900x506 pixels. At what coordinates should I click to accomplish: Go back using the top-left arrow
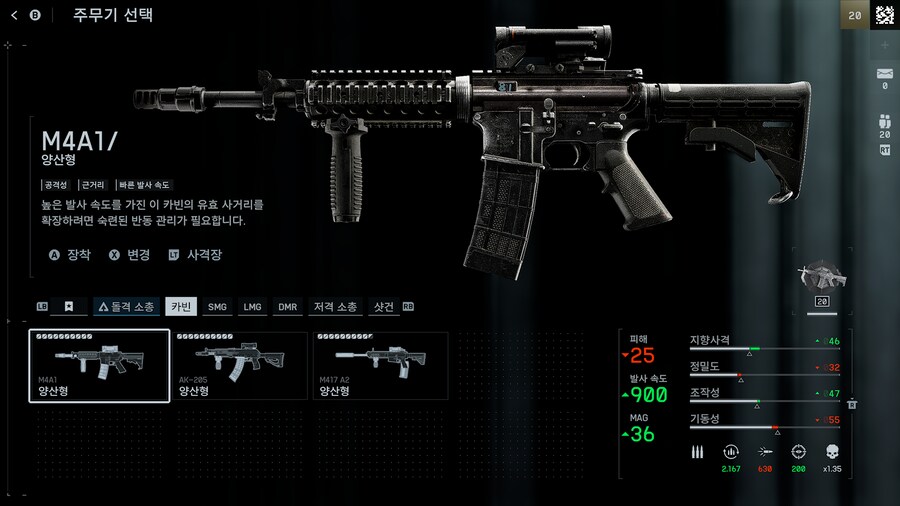pyautogui.click(x=14, y=15)
